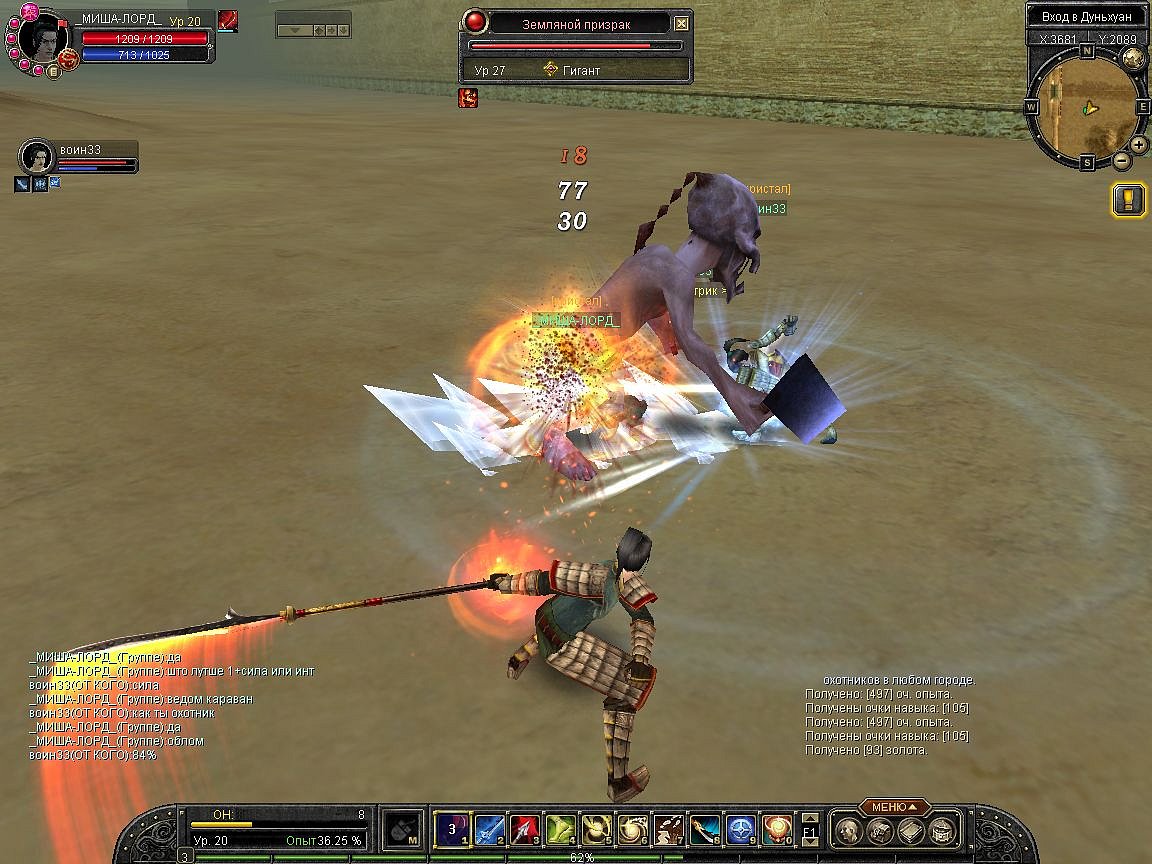Image resolution: width=1152 pixels, height=864 pixels.
Task: Open the МЕНЮ tab above the shortcut buttons
Action: point(893,807)
